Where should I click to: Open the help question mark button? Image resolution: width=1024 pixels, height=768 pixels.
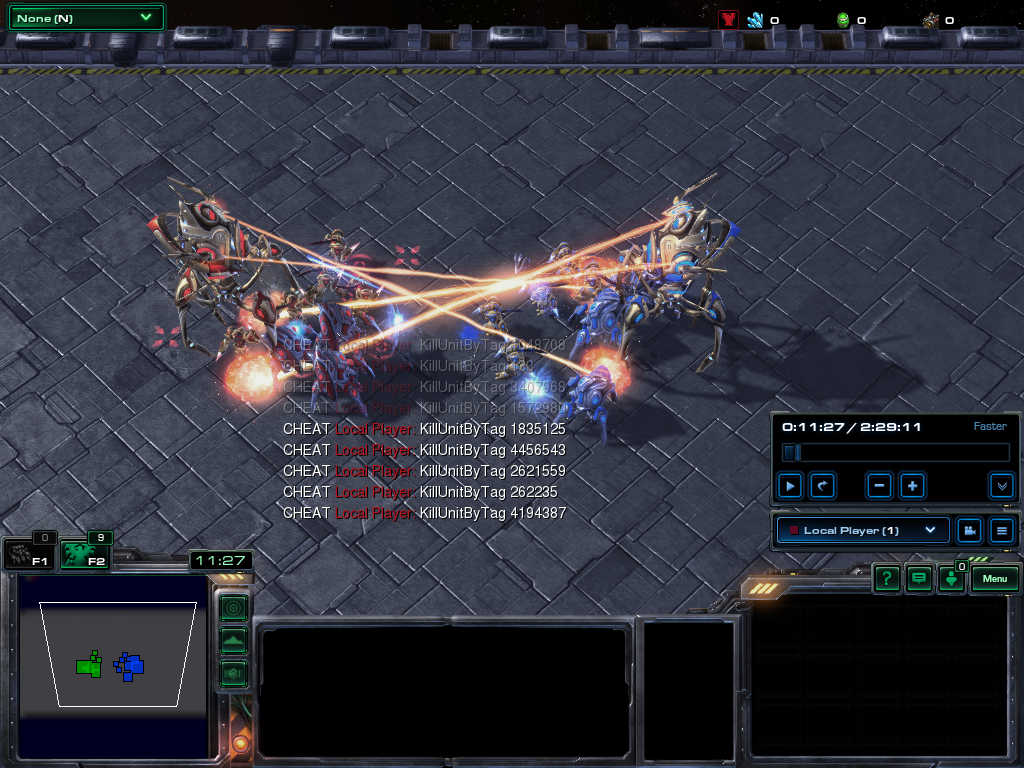(x=886, y=578)
